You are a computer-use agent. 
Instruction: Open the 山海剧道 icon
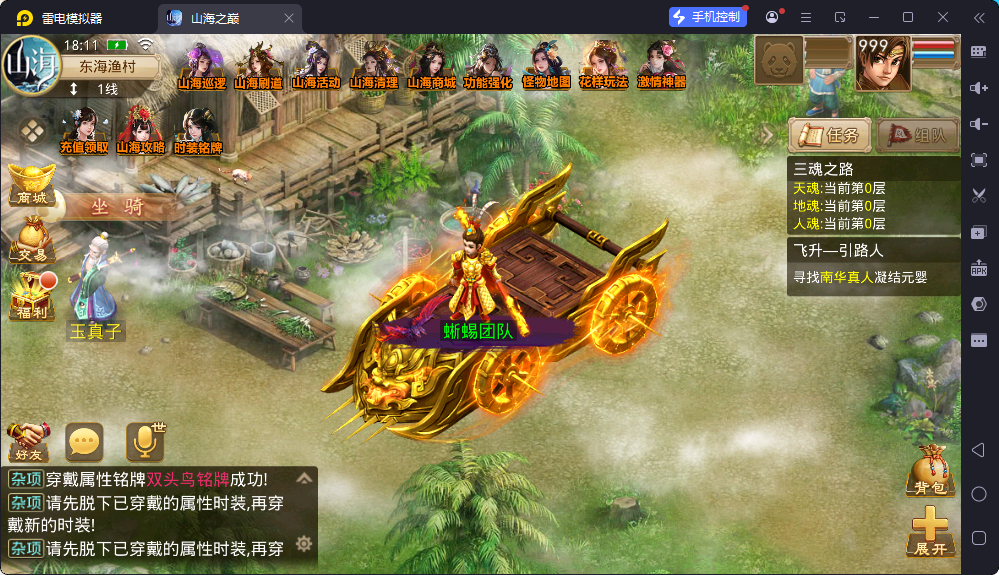(259, 67)
